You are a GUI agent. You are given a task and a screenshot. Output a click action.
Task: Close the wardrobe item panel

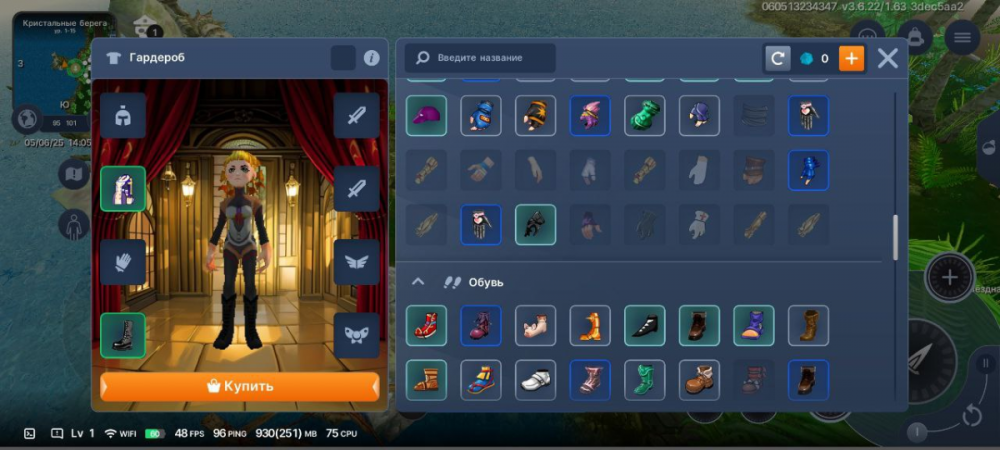[887, 58]
